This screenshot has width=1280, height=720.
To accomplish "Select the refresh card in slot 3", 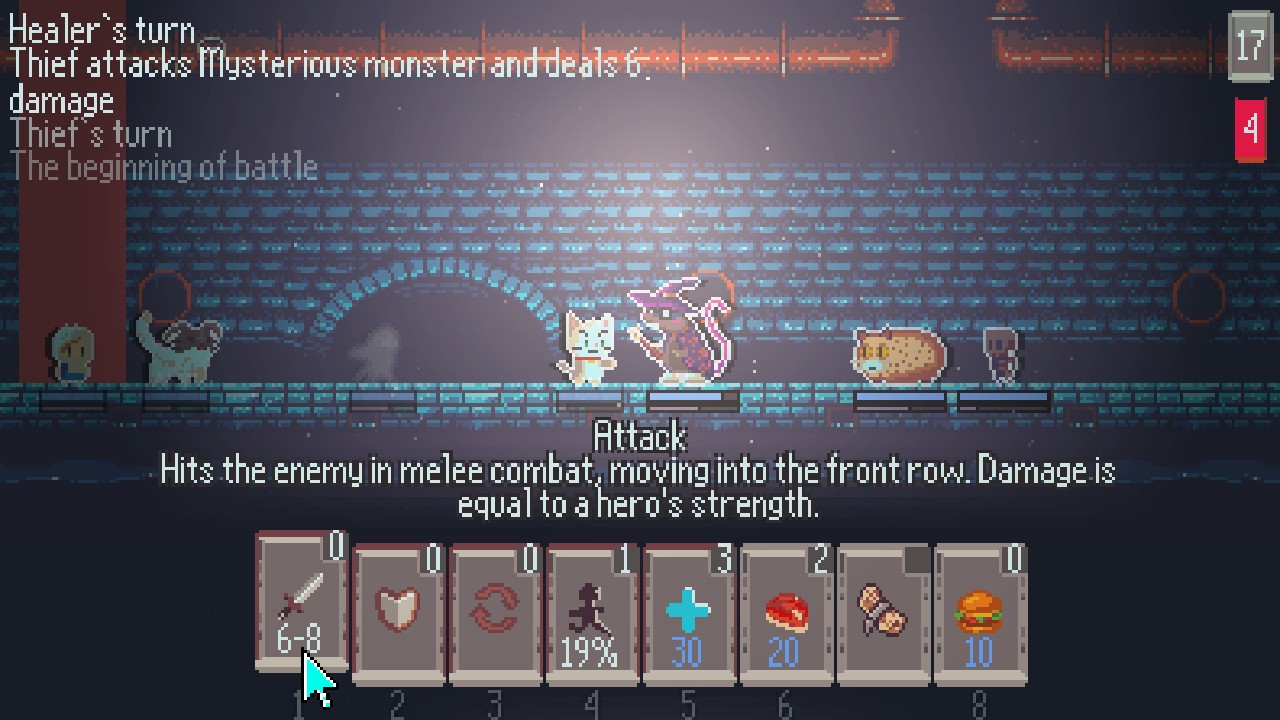I will [494, 610].
